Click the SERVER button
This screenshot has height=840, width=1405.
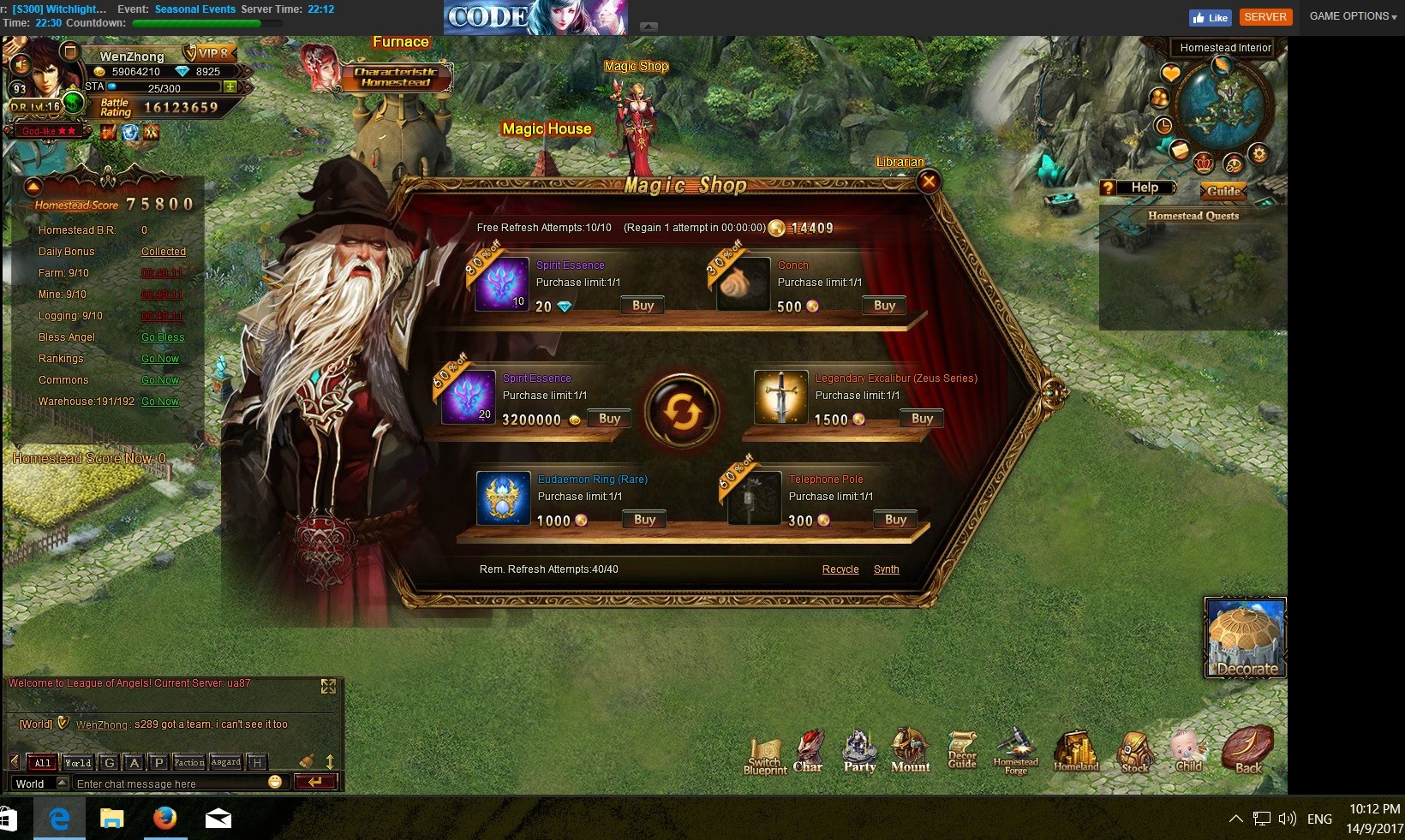[x=1264, y=17]
